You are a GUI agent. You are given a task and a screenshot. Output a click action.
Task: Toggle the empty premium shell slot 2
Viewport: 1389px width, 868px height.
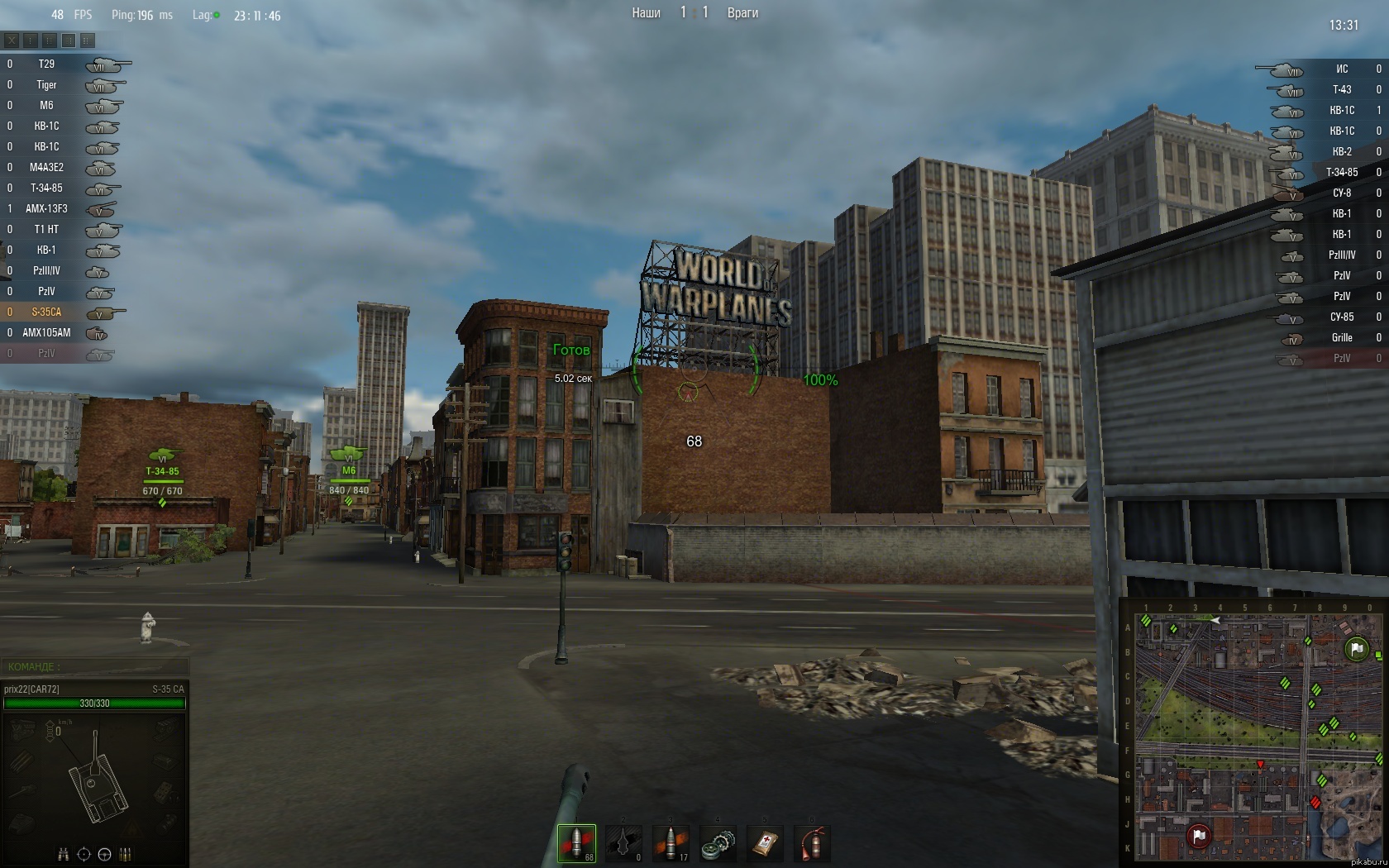(x=623, y=842)
